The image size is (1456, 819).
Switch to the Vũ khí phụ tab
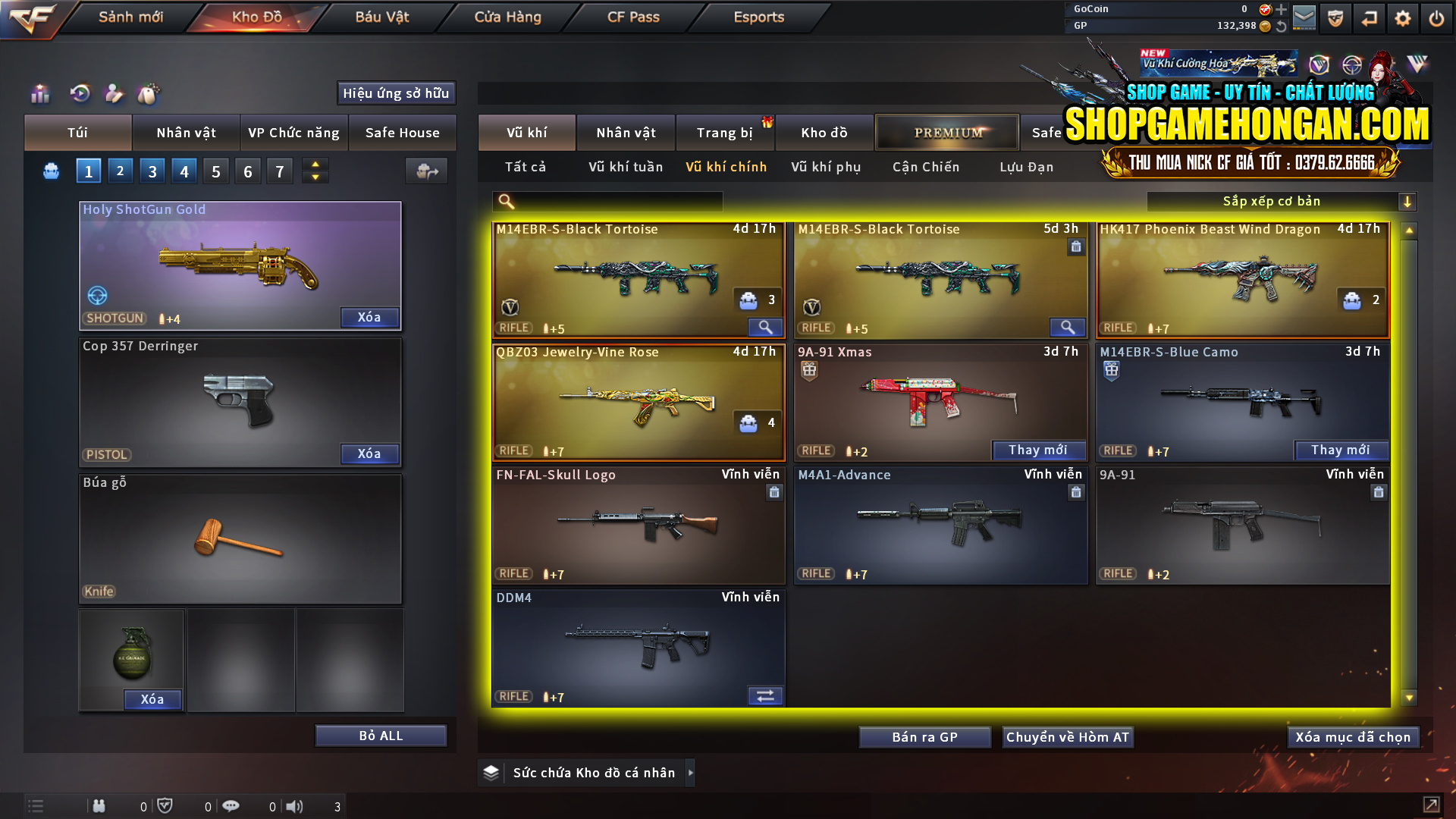point(825,167)
